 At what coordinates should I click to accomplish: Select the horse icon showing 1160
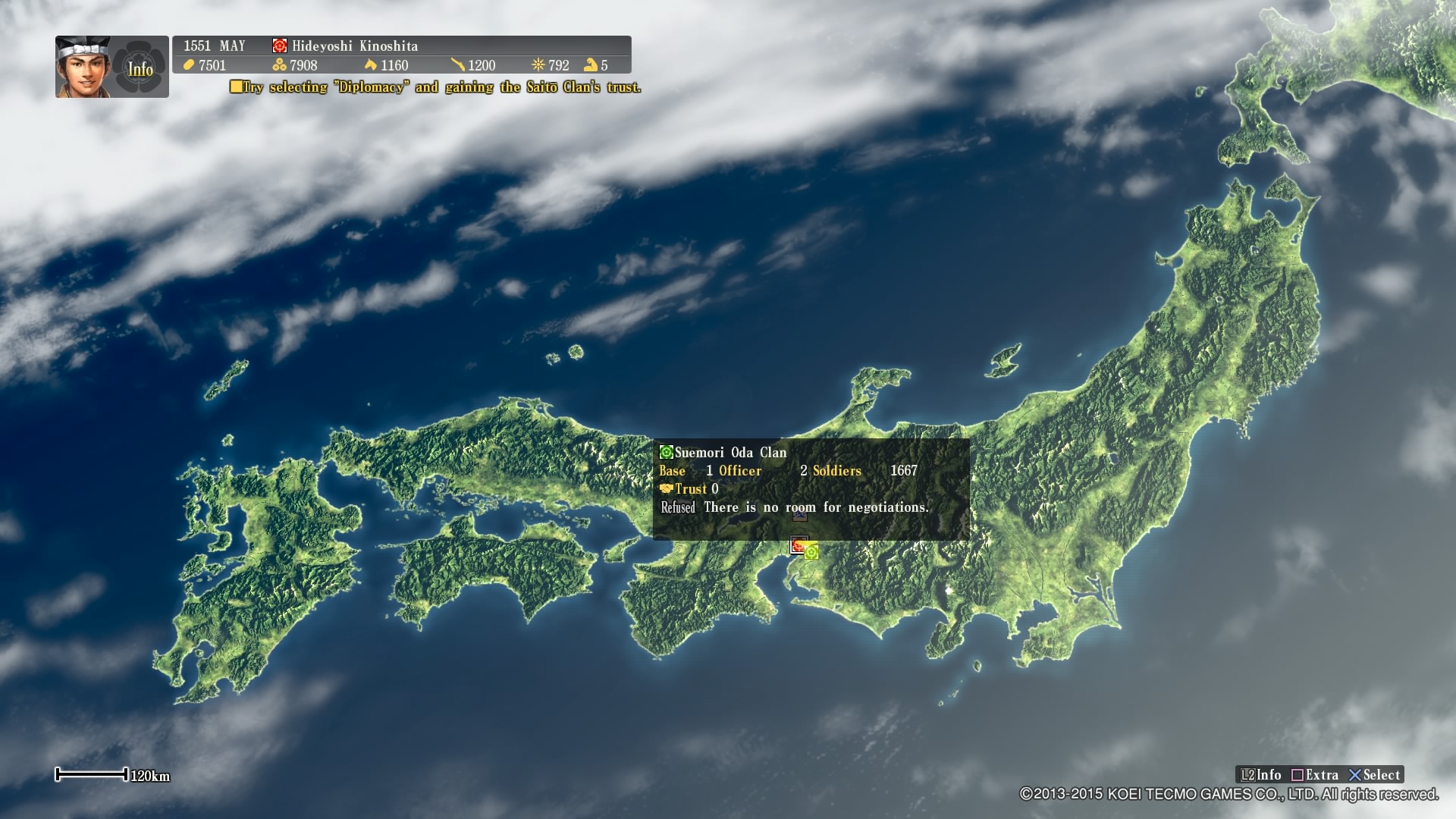tap(371, 66)
